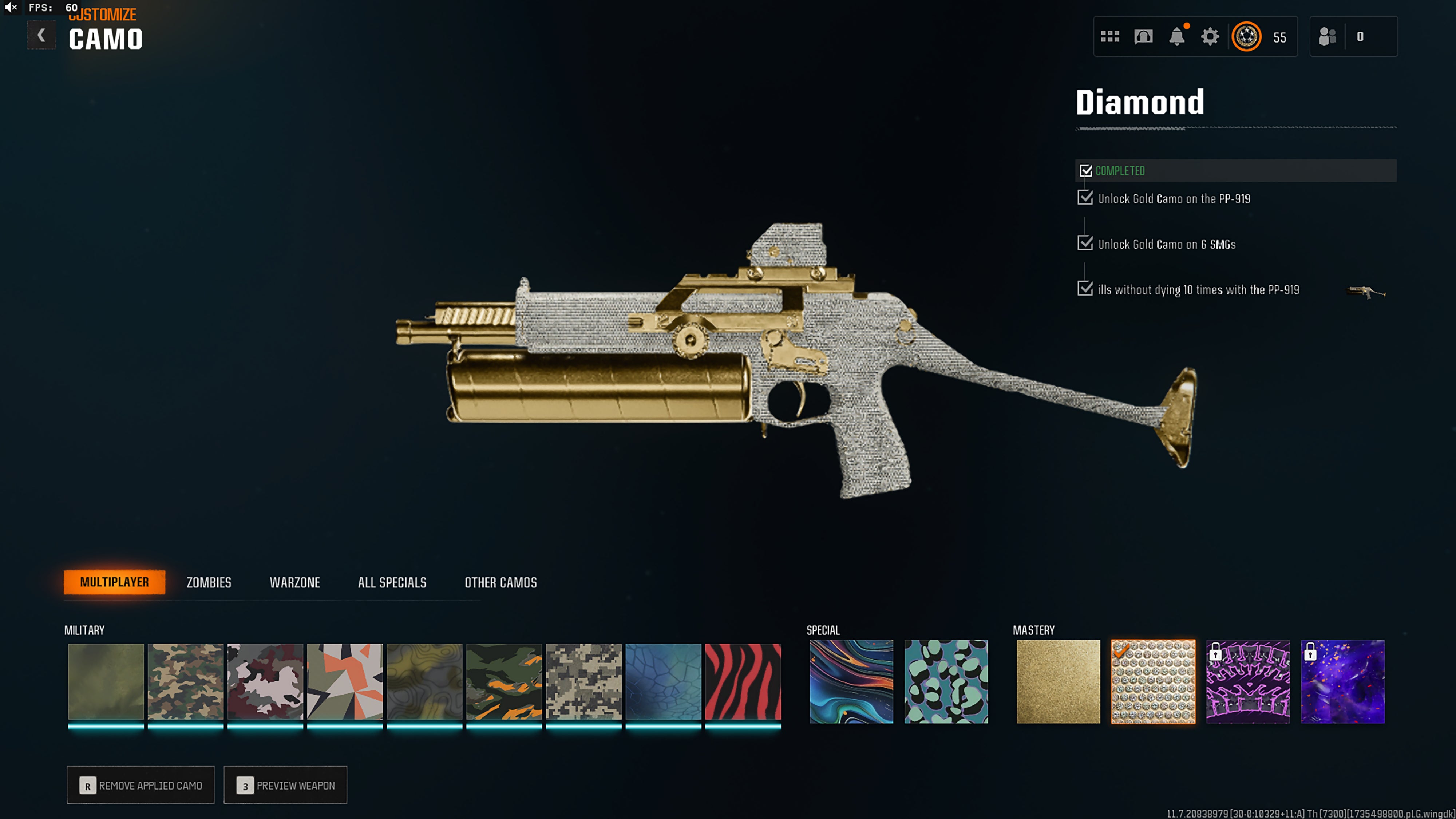Pick the locked blue-purple galaxy mastery camo
The width and height of the screenshot is (1456, 819).
click(x=1343, y=682)
